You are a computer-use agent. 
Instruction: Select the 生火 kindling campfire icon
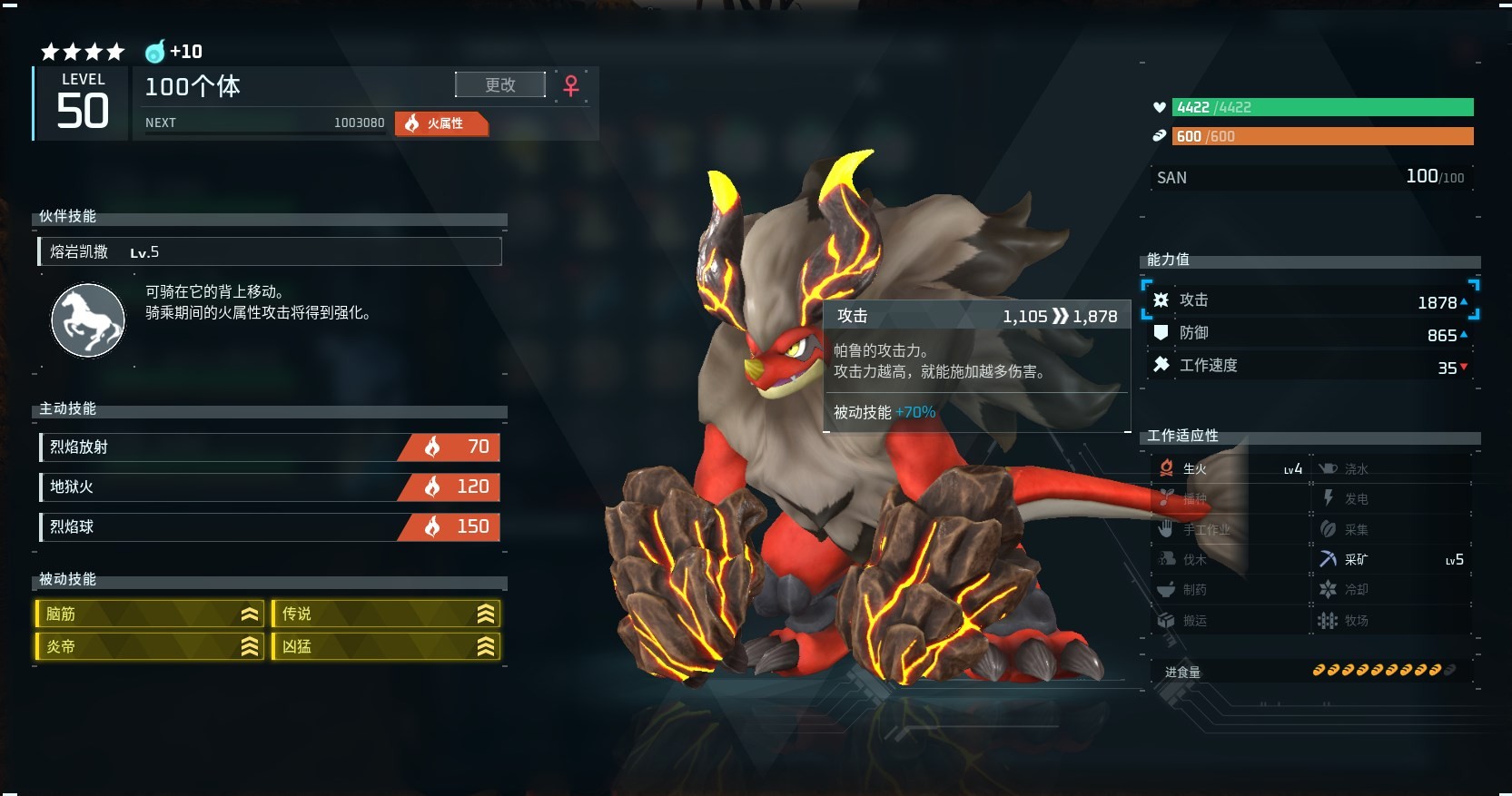[x=1167, y=467]
